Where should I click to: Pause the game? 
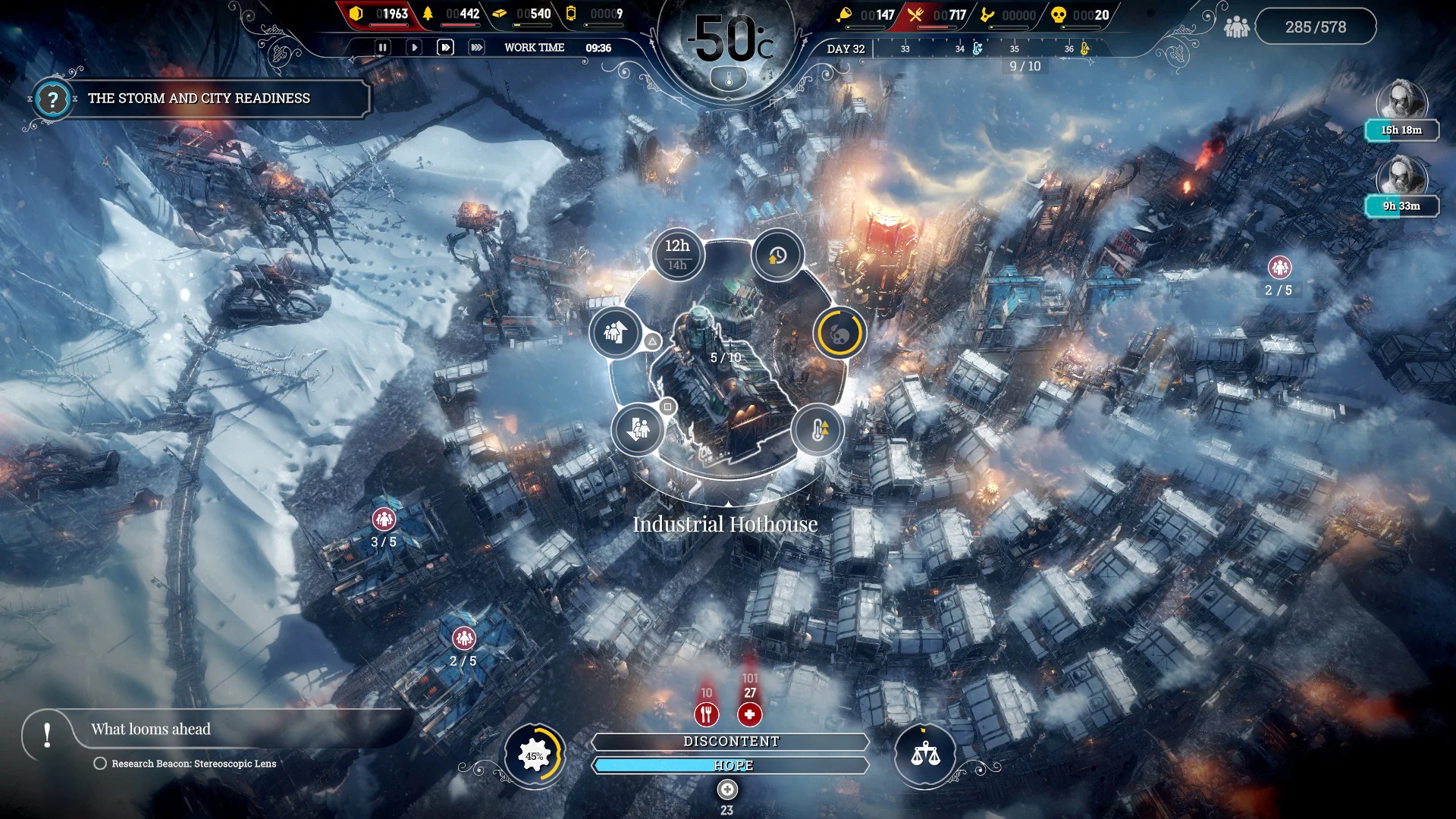(x=383, y=47)
